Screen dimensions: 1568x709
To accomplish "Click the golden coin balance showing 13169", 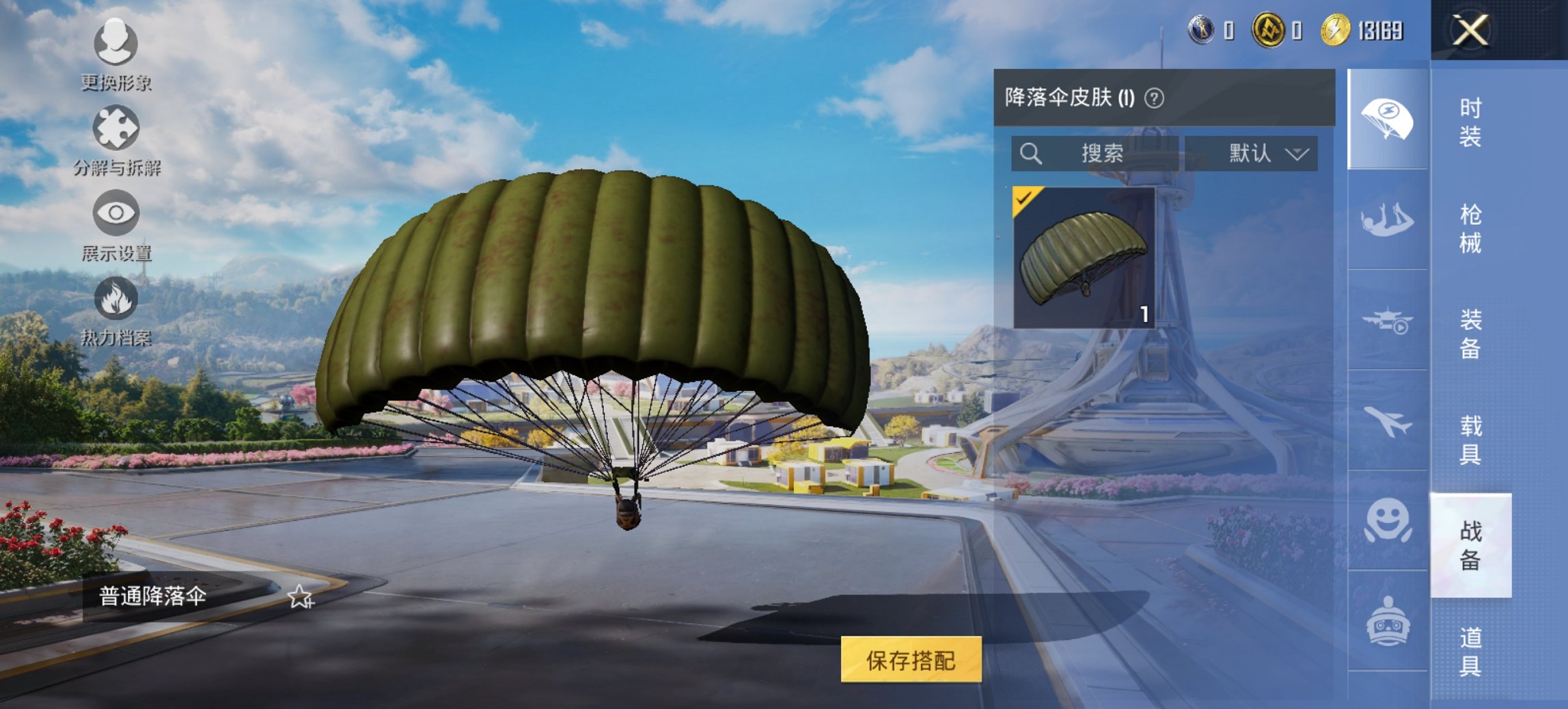I will pos(1360,29).
